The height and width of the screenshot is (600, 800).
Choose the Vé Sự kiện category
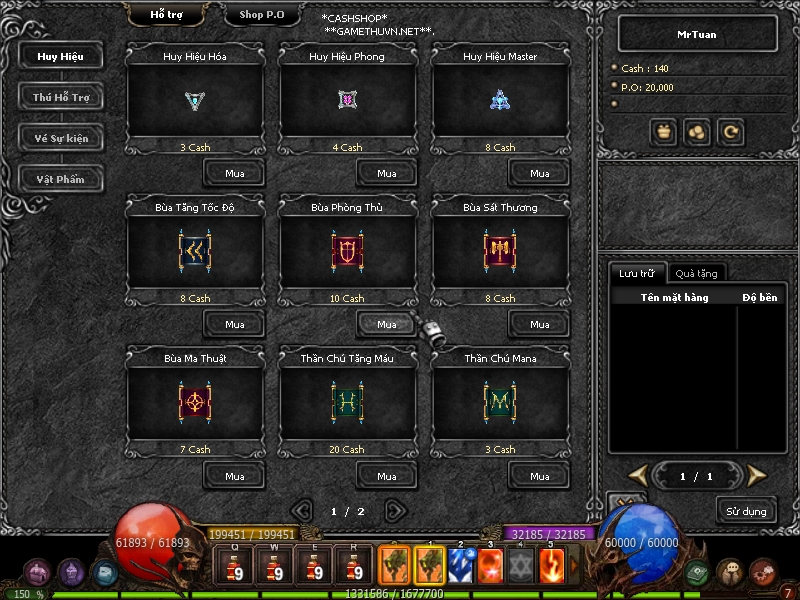coord(61,138)
